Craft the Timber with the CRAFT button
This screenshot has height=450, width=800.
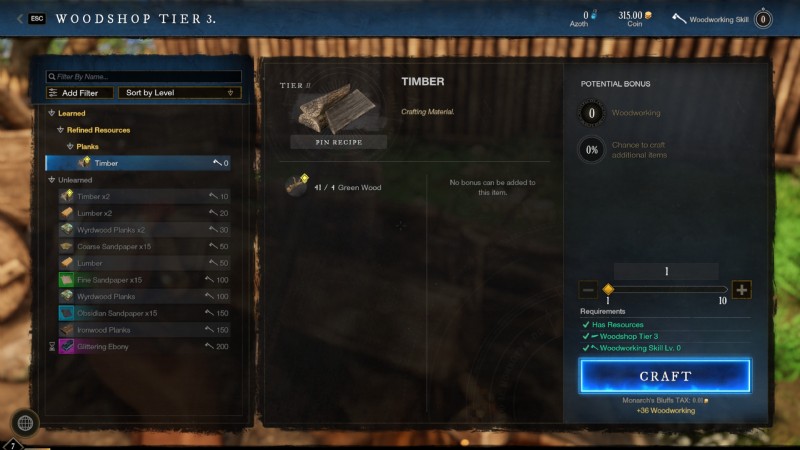tap(665, 376)
